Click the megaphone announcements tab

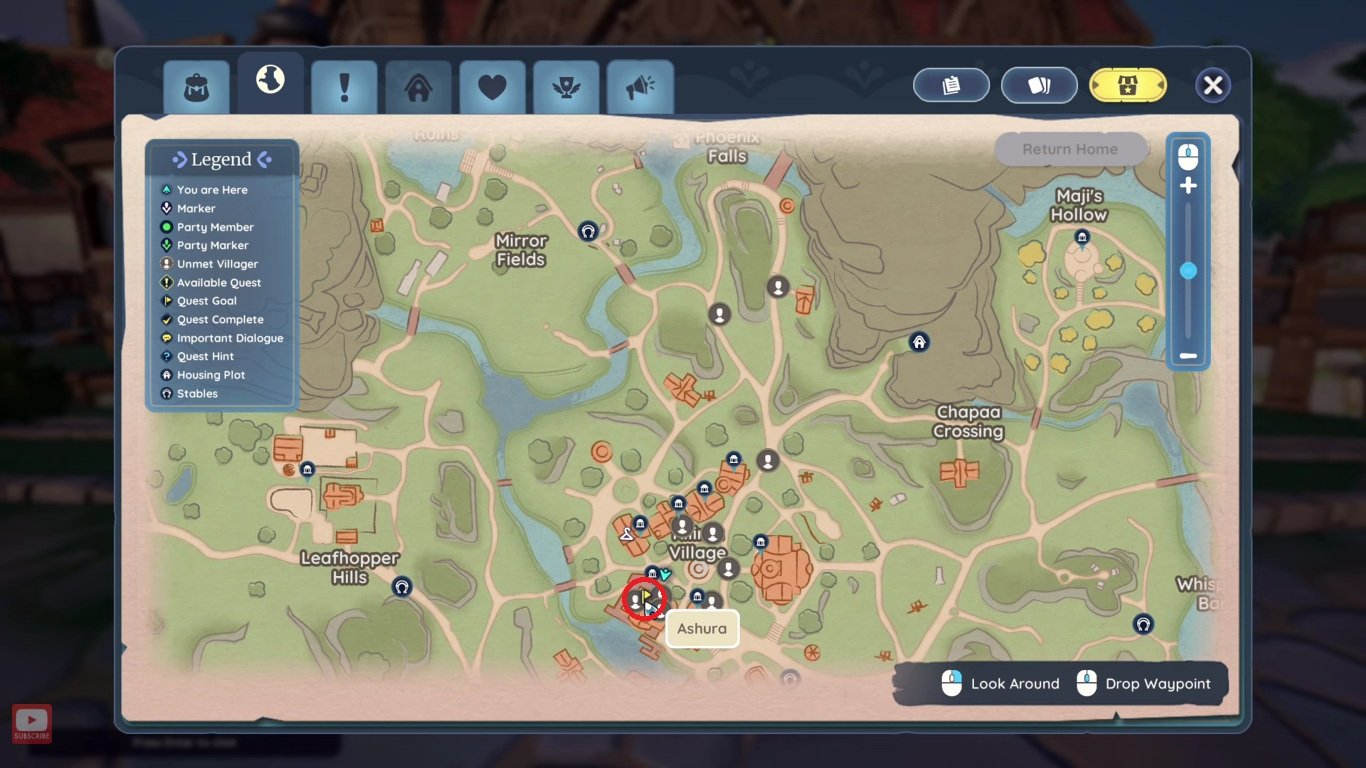tap(640, 88)
